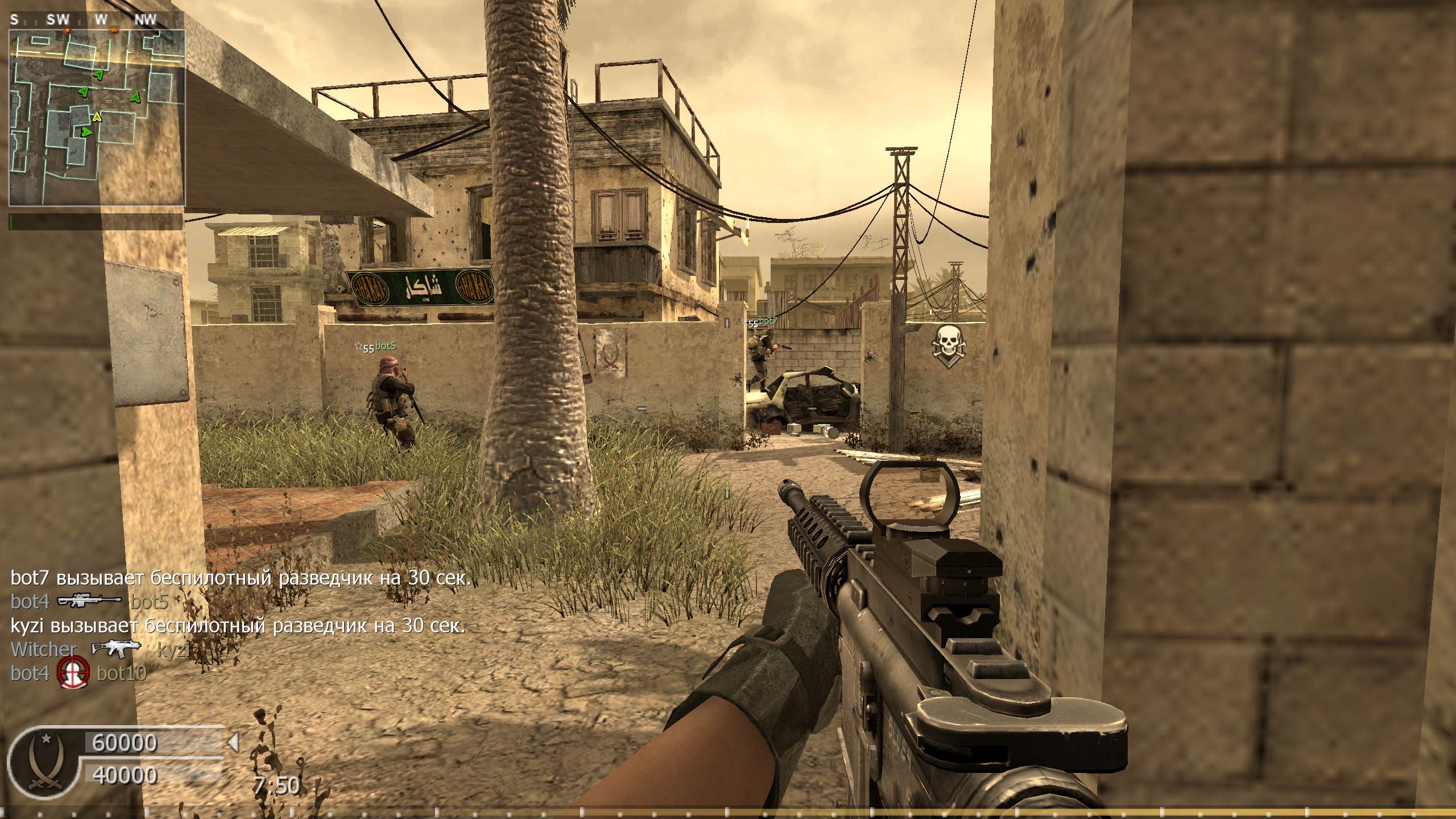Click the minimap in the corner
Image resolution: width=1456 pixels, height=819 pixels.
[97, 118]
